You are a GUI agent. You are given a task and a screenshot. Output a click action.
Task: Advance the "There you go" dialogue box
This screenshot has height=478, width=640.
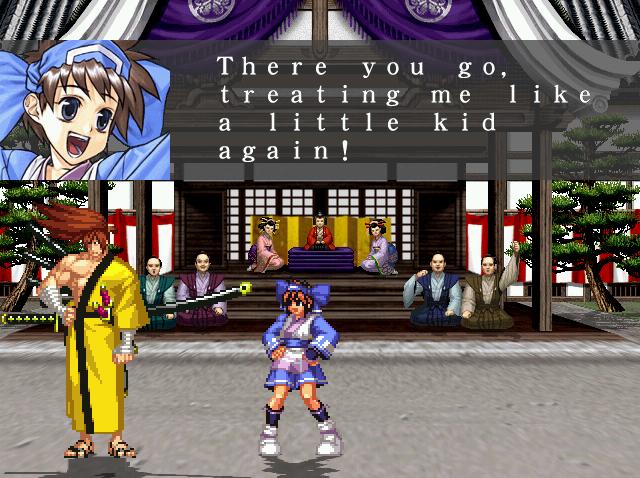click(404, 110)
